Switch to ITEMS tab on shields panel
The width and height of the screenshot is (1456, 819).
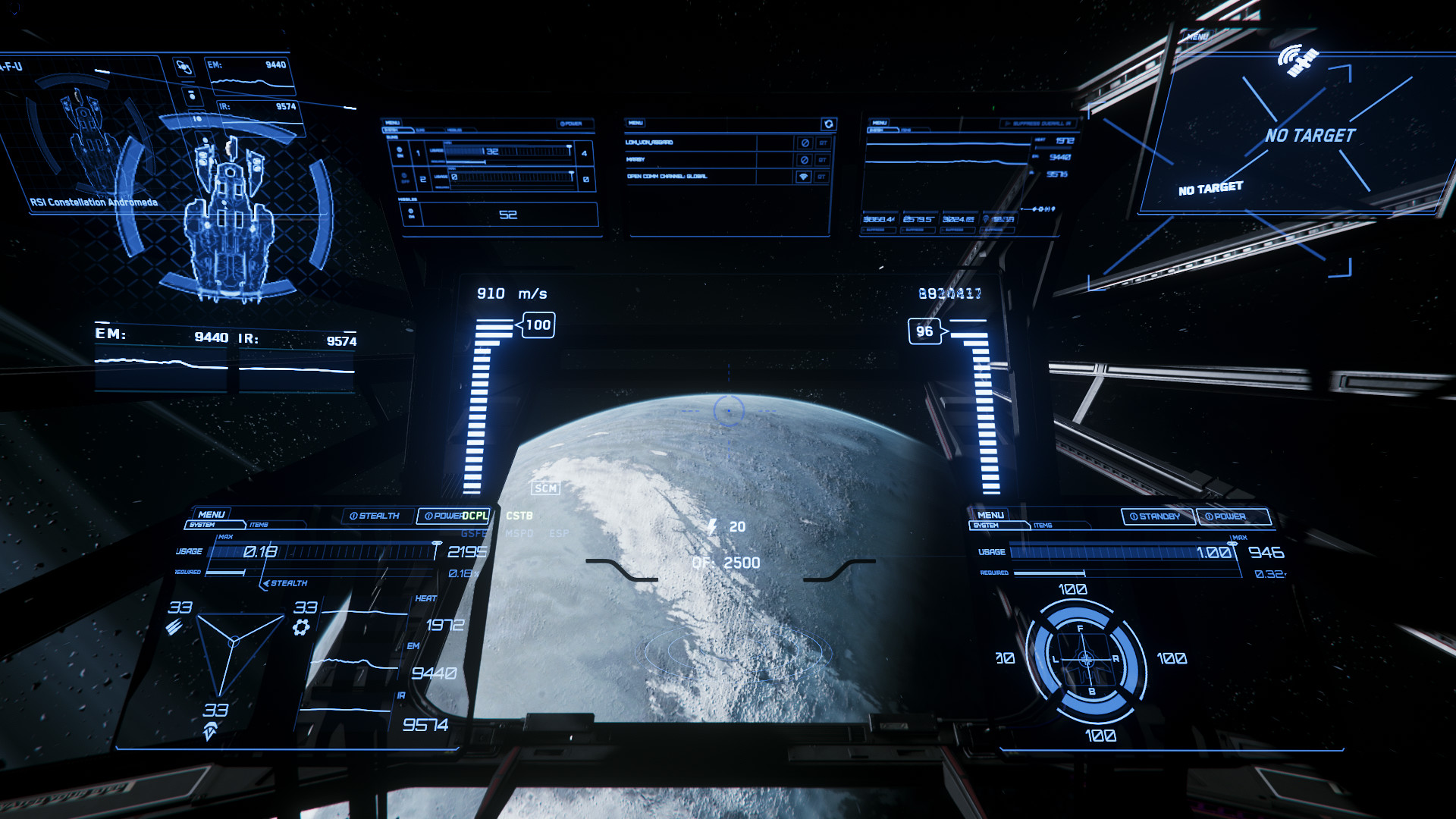point(1043,526)
